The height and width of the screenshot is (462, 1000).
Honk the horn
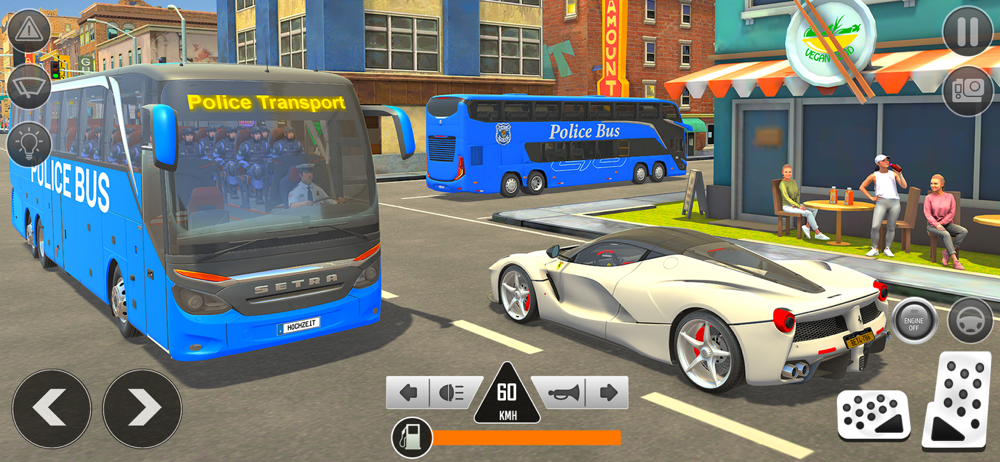(x=561, y=393)
